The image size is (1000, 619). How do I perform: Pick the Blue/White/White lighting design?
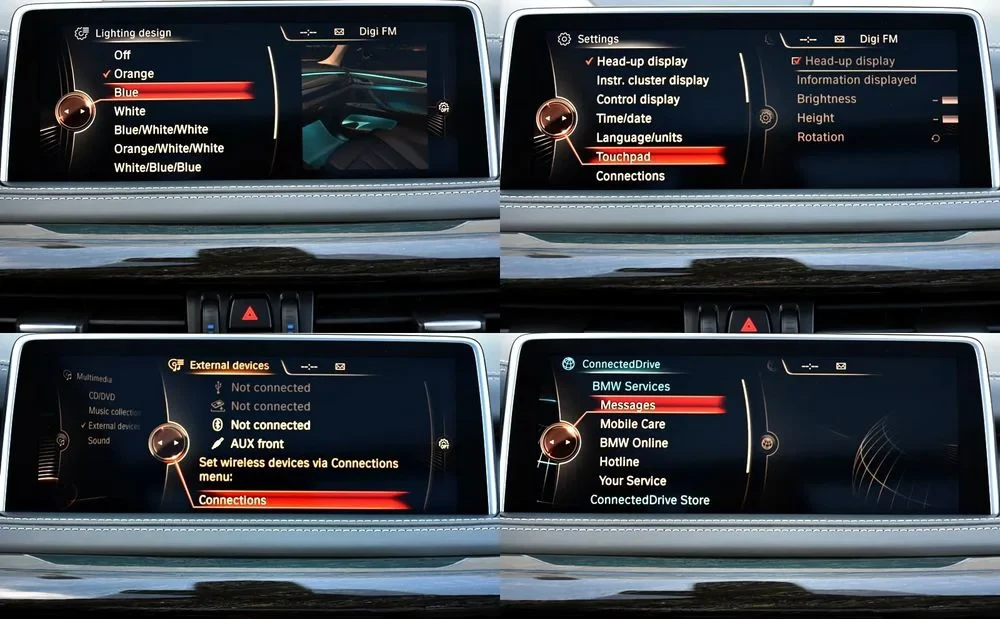coord(161,129)
